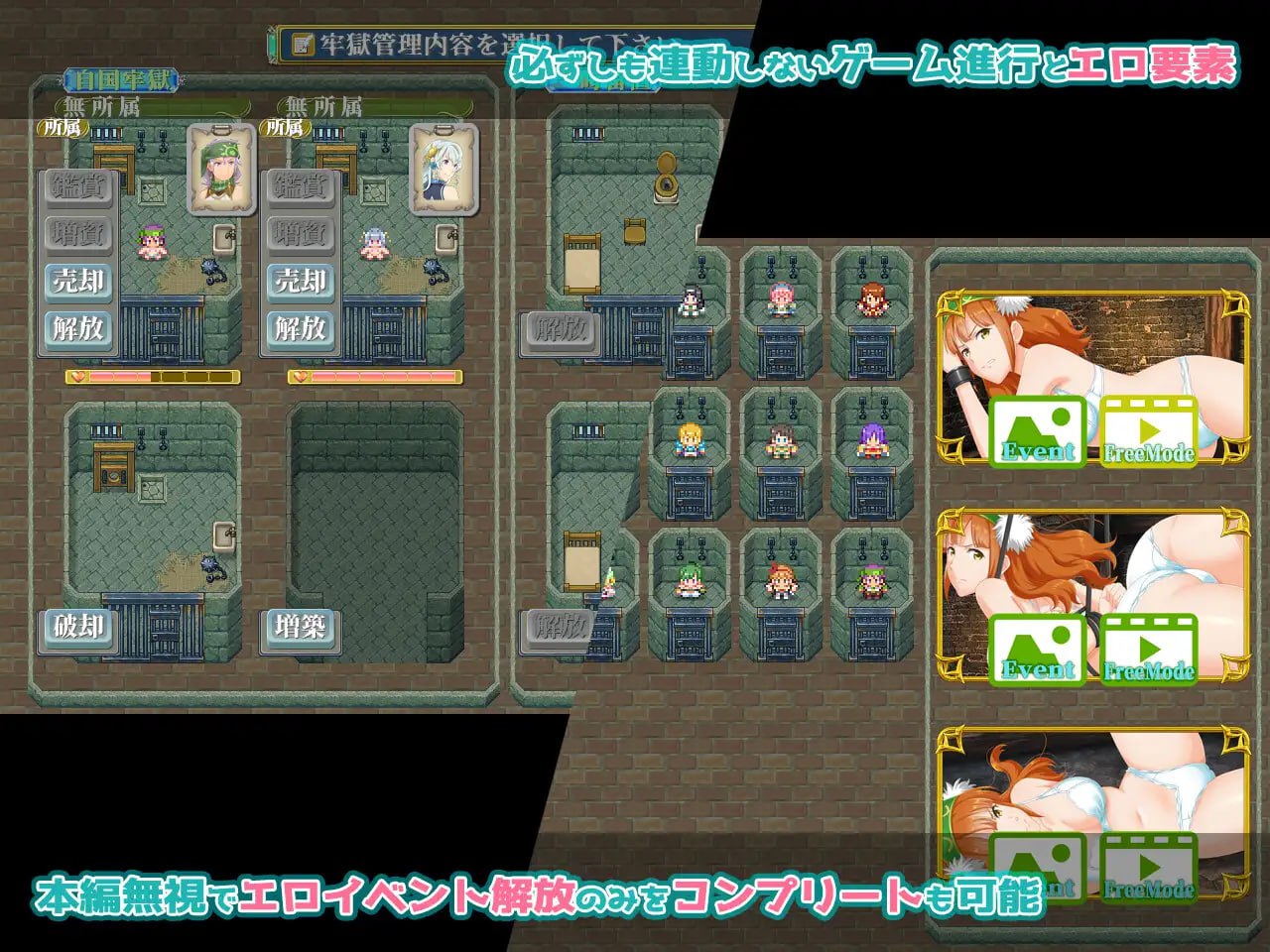Viewport: 1270px width, 952px height.
Task: Click greyed 増資 in the silver-haired prisoner's cell
Action: coord(301,234)
